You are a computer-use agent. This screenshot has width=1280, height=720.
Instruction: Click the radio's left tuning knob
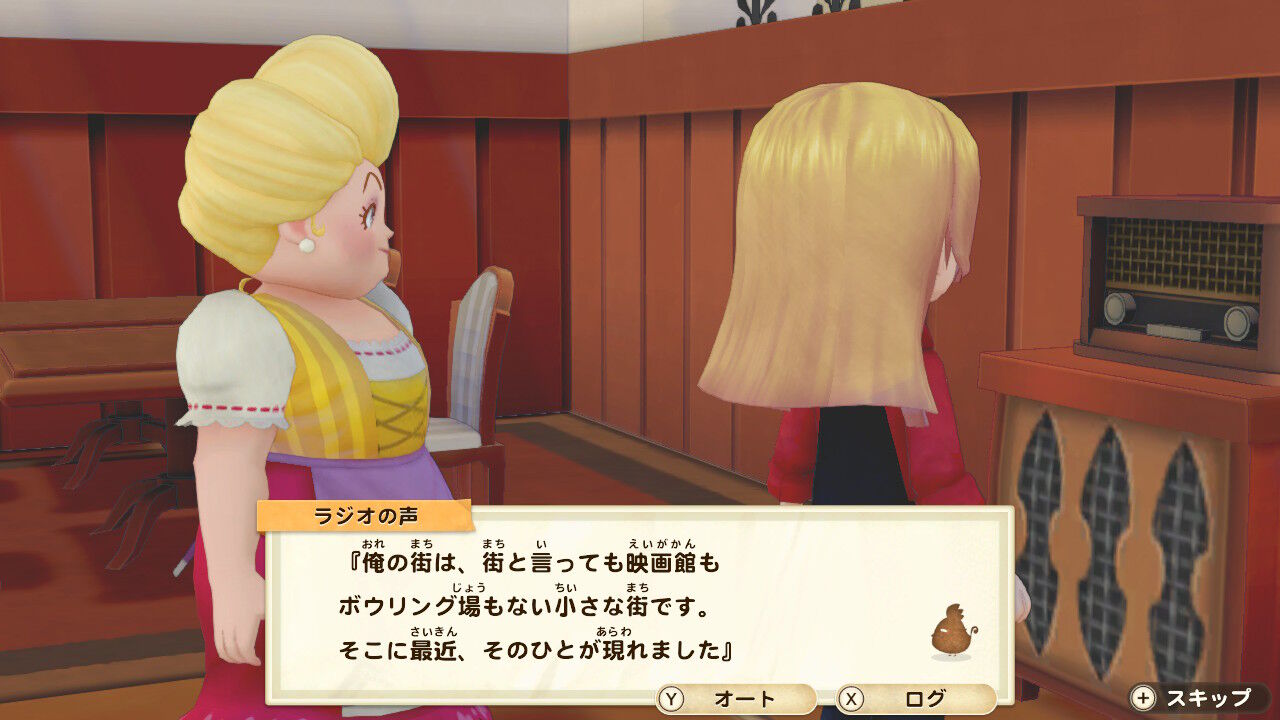point(1117,309)
